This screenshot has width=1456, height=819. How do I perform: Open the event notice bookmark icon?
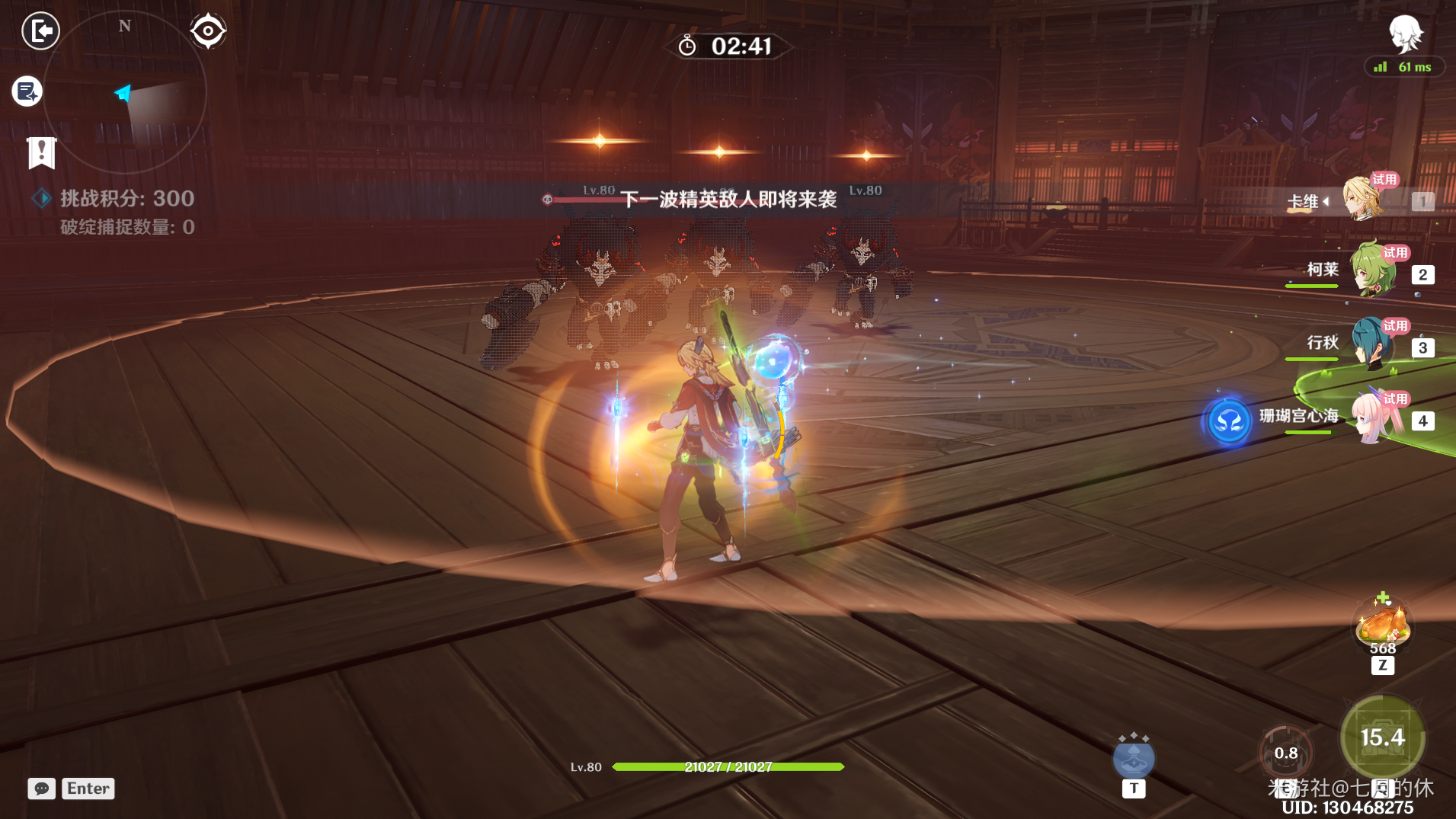(x=41, y=152)
